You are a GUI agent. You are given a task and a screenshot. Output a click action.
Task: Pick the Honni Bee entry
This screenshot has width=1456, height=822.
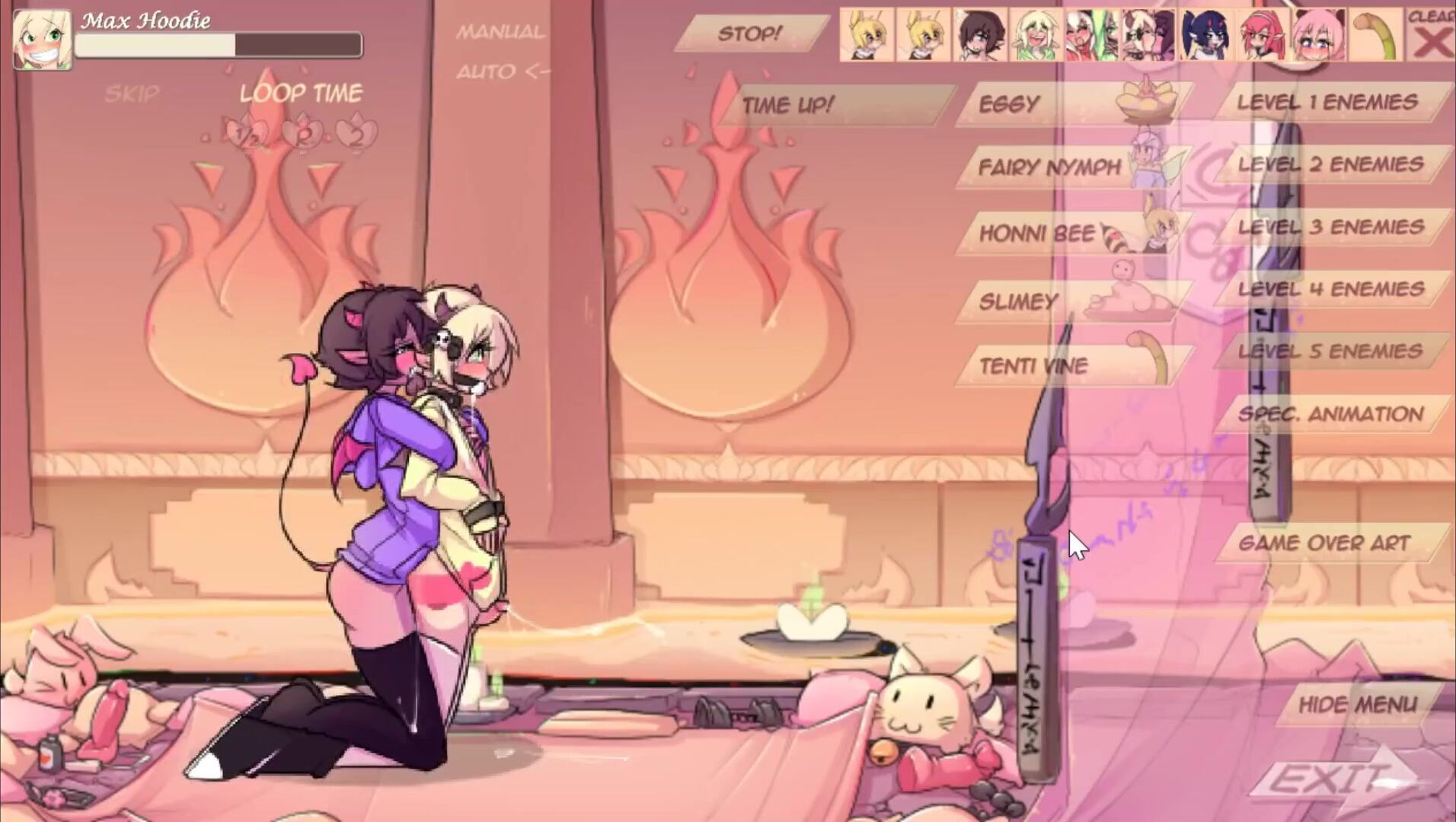[1037, 234]
